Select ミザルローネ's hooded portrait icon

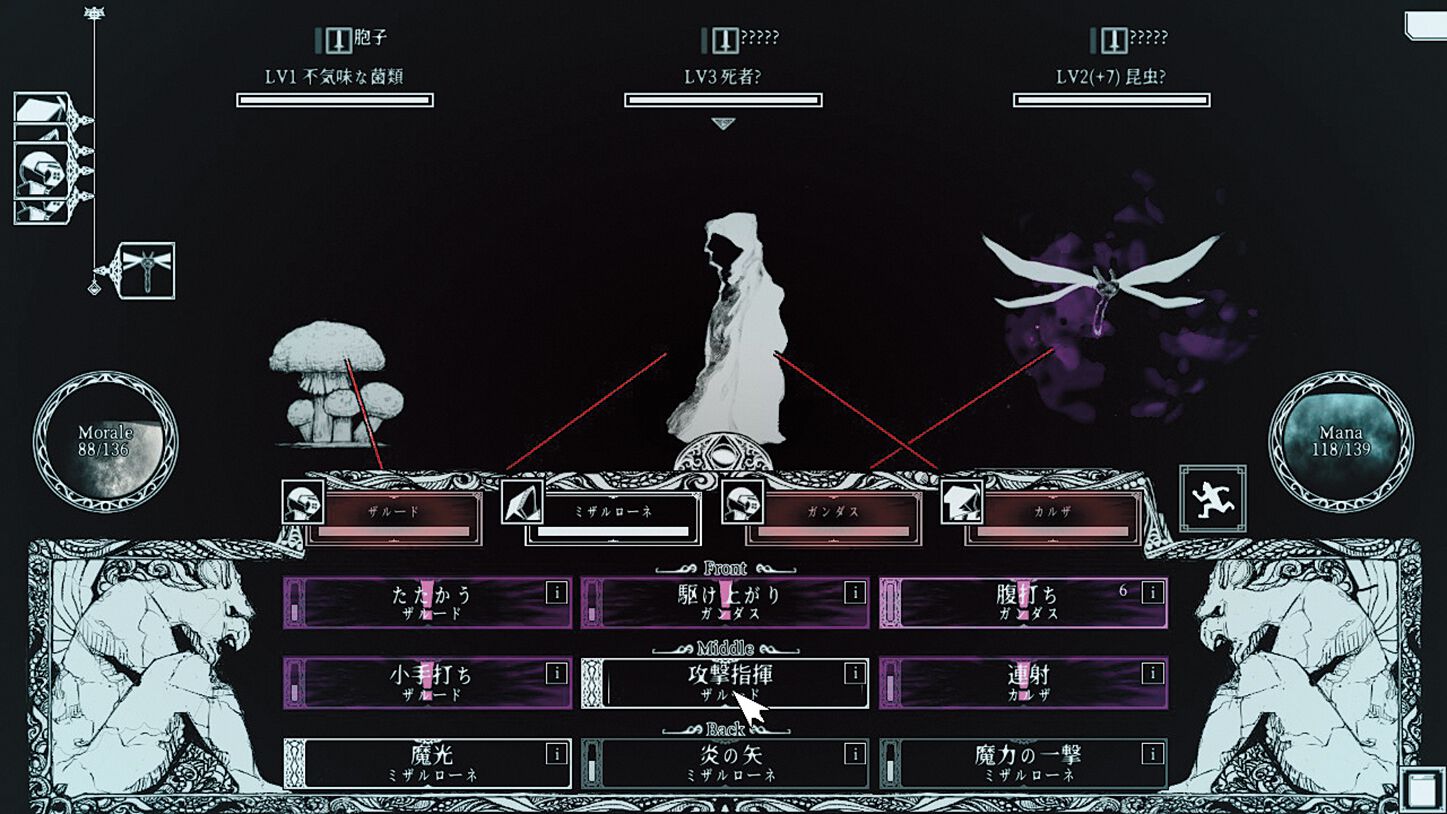coord(519,502)
